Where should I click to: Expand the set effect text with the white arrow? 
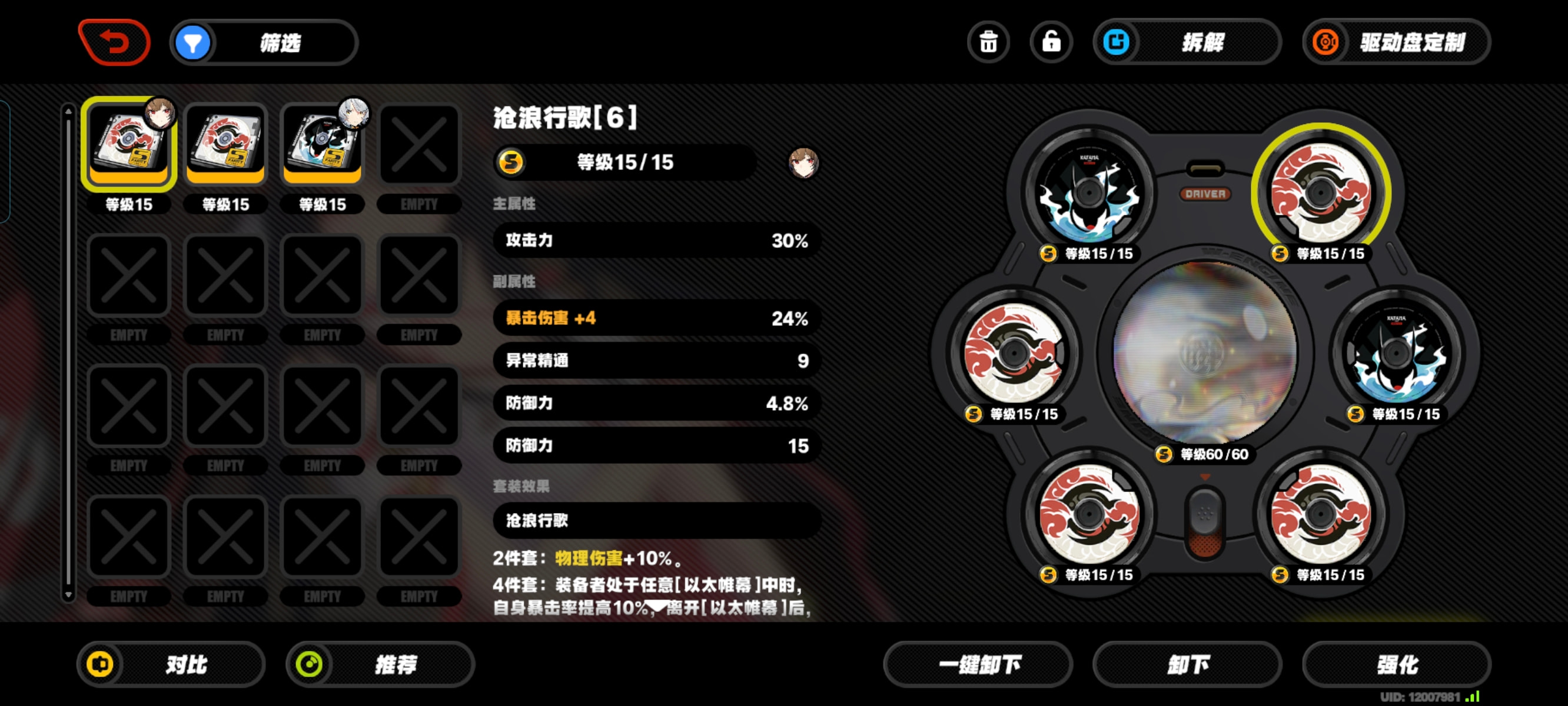tap(656, 606)
